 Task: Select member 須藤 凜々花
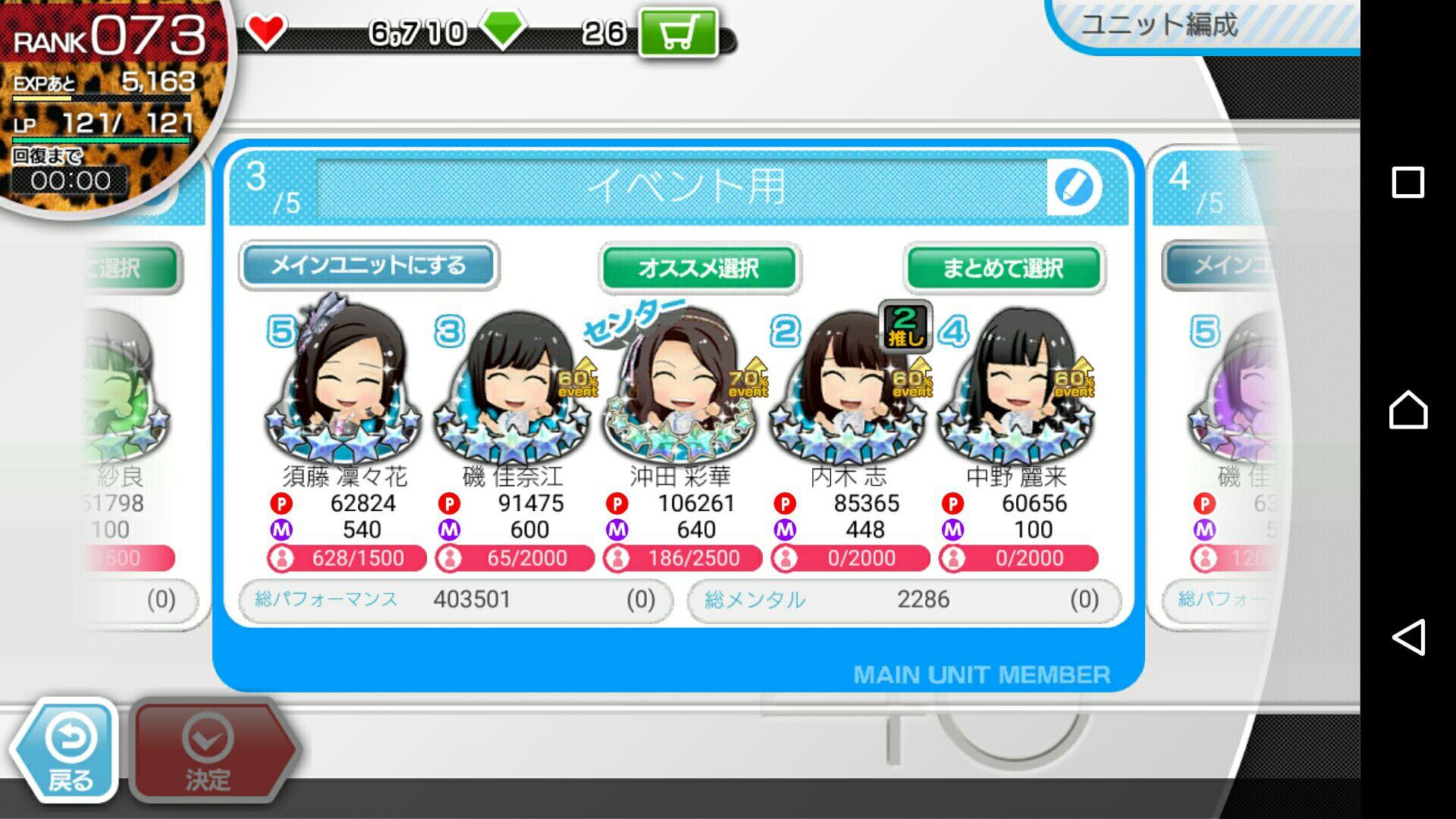pos(345,387)
